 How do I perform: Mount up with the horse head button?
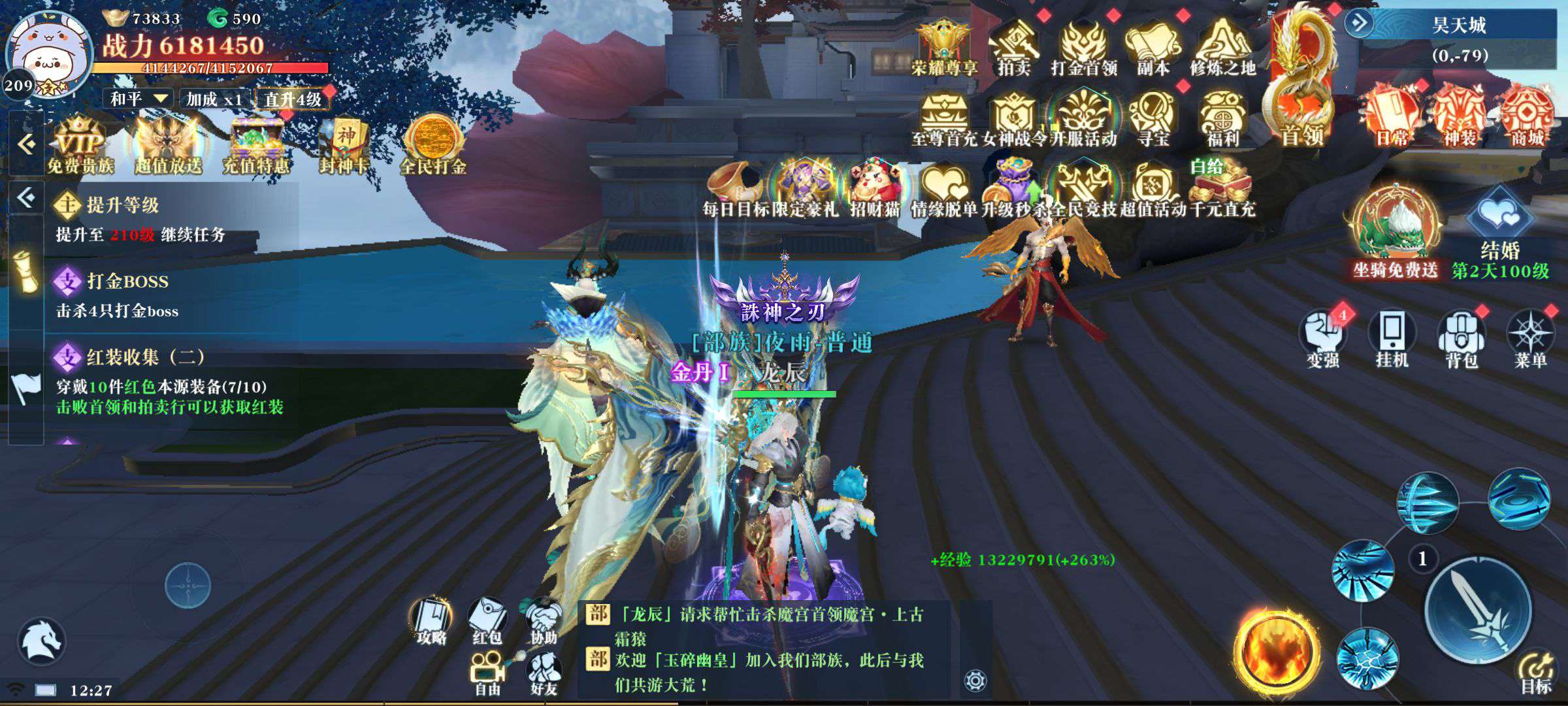pyautogui.click(x=41, y=640)
